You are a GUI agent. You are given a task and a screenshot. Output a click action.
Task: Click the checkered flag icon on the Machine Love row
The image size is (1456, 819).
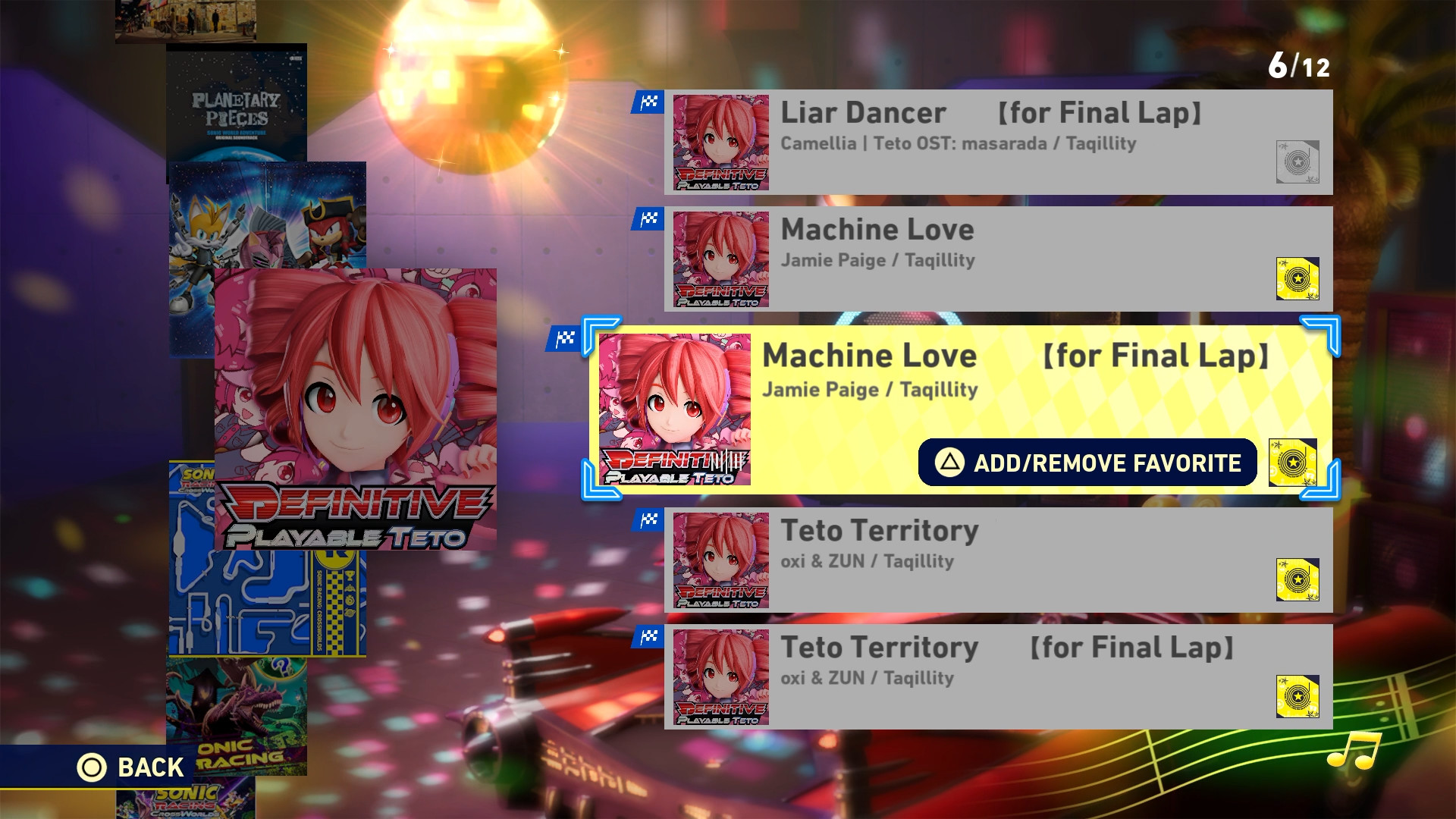(x=648, y=219)
